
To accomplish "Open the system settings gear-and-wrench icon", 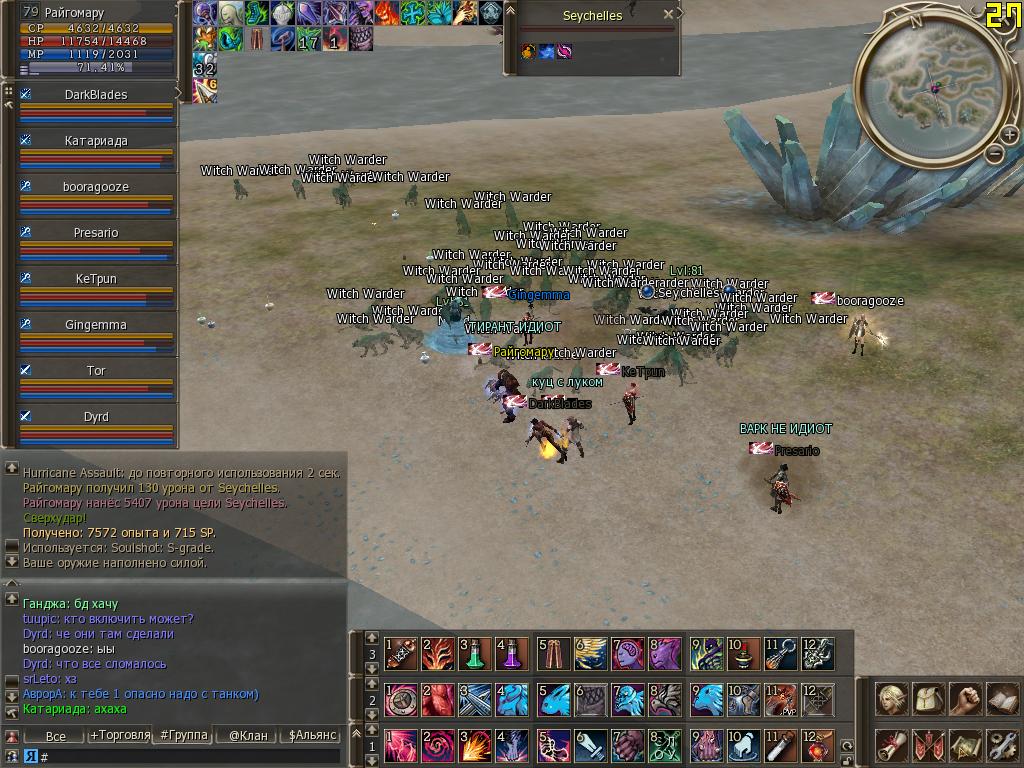I will [x=1002, y=745].
